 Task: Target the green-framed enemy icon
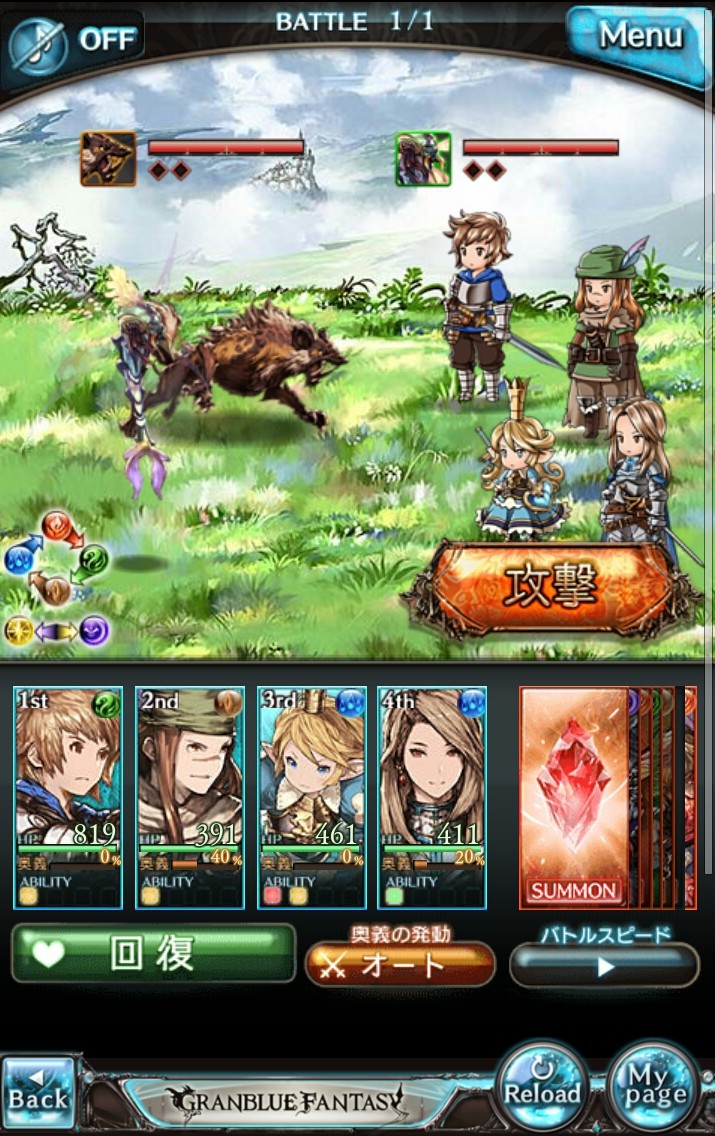[423, 159]
